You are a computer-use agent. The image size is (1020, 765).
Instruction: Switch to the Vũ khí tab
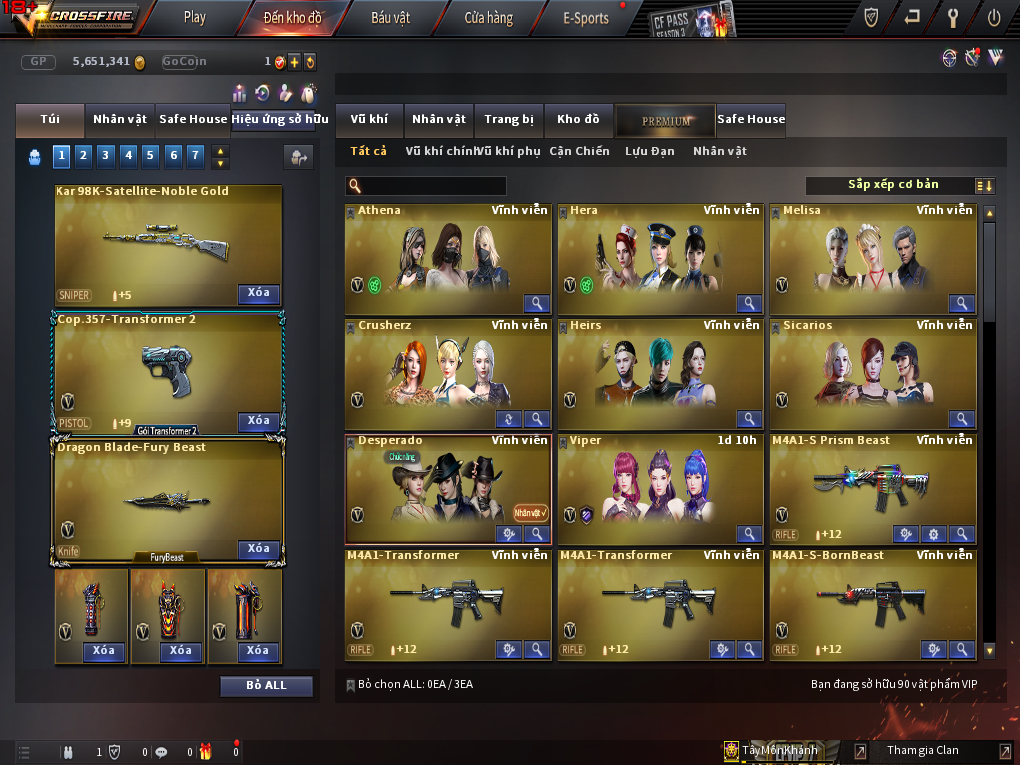[x=369, y=119]
